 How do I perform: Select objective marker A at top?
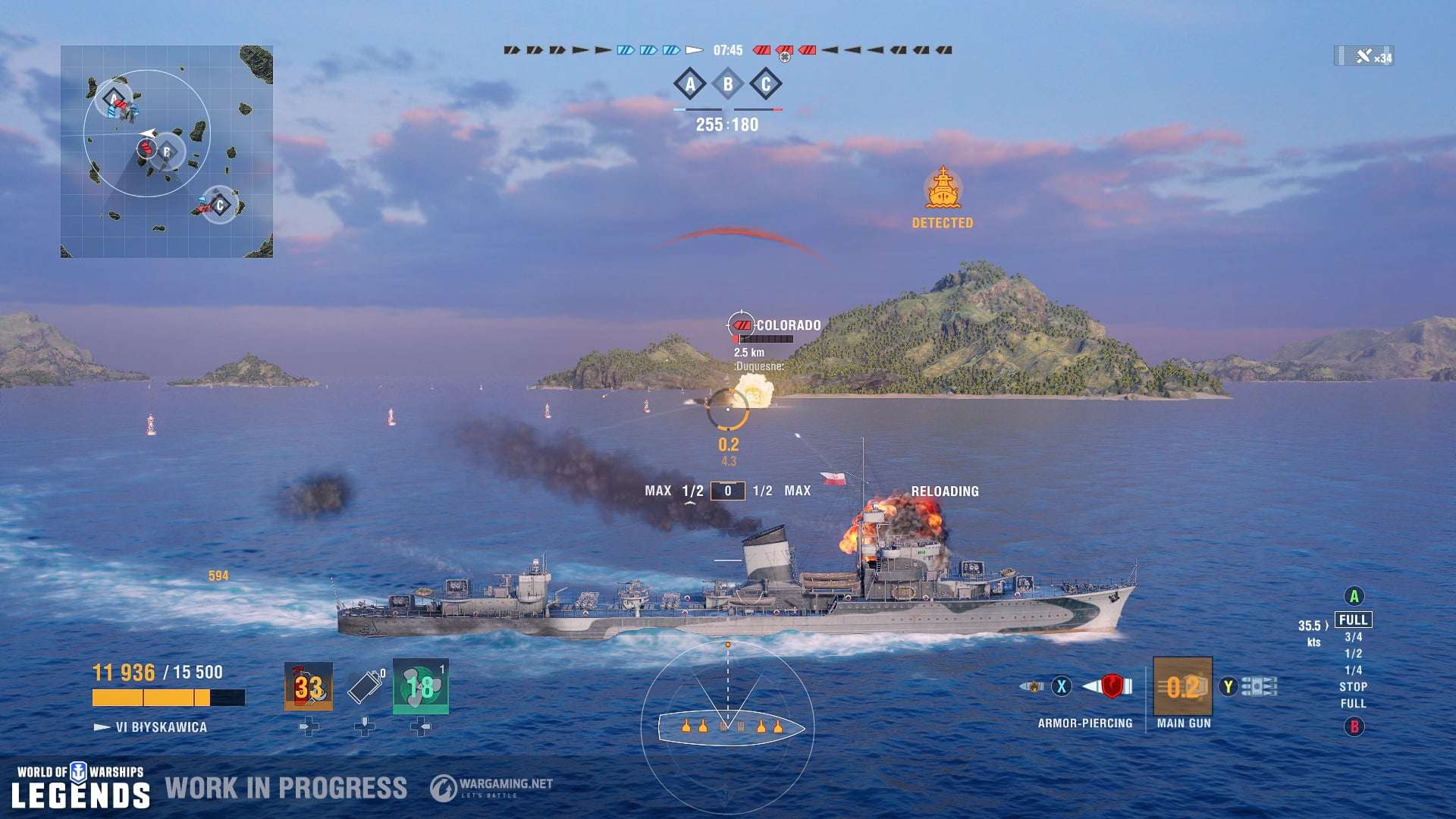(x=689, y=85)
